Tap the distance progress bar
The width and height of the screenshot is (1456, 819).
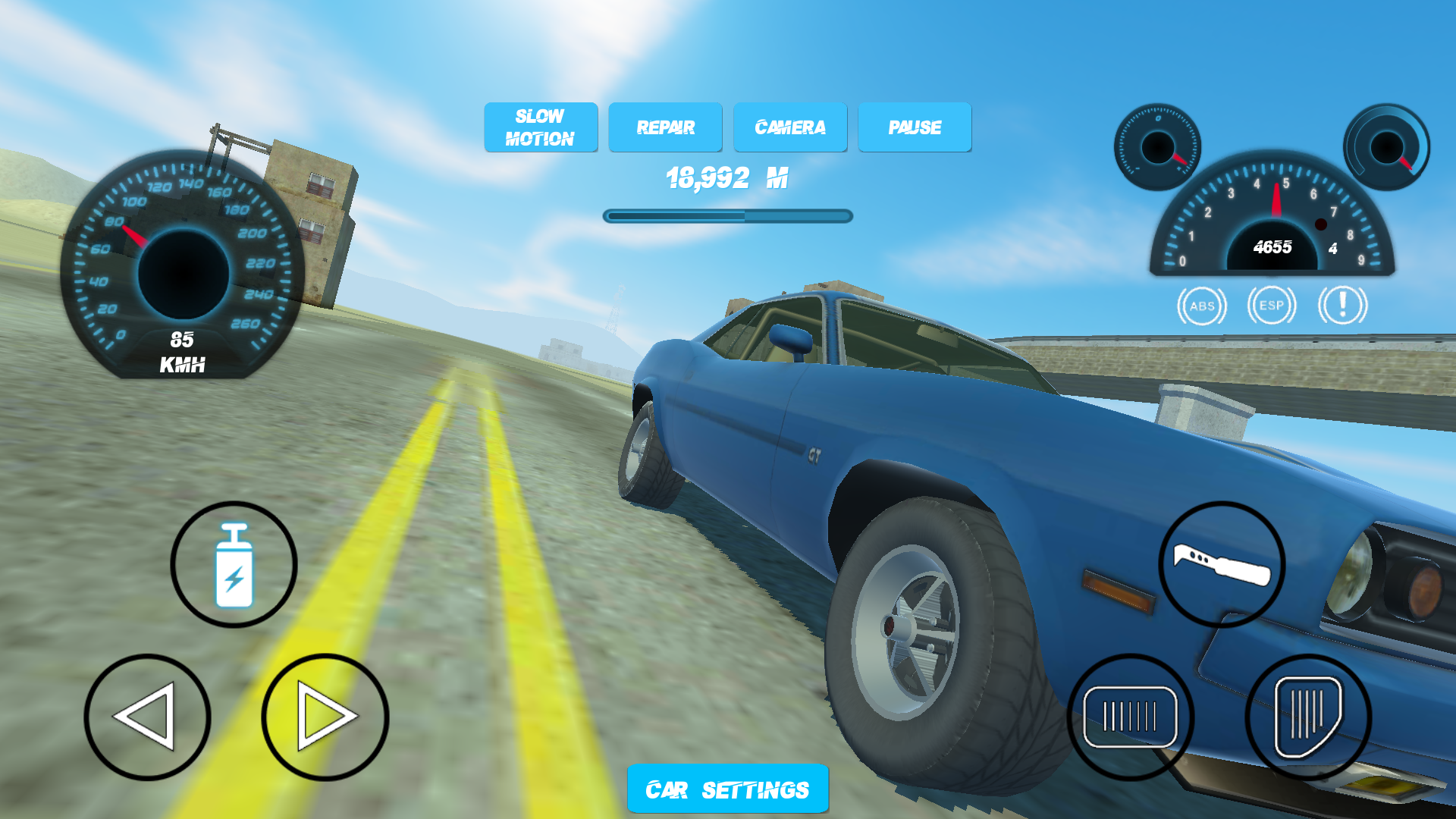(726, 216)
